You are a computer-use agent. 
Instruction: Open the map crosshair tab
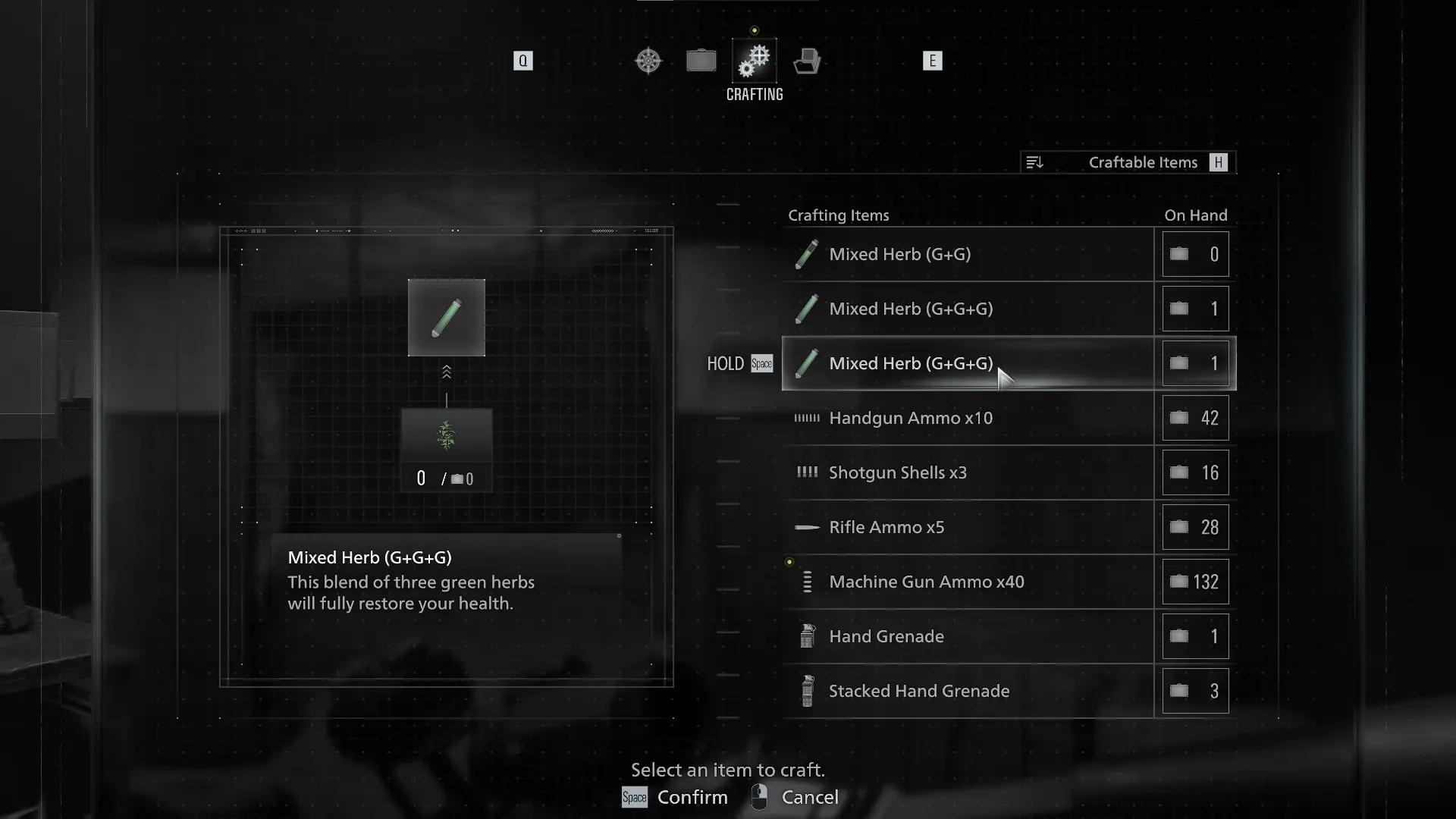[x=648, y=61]
